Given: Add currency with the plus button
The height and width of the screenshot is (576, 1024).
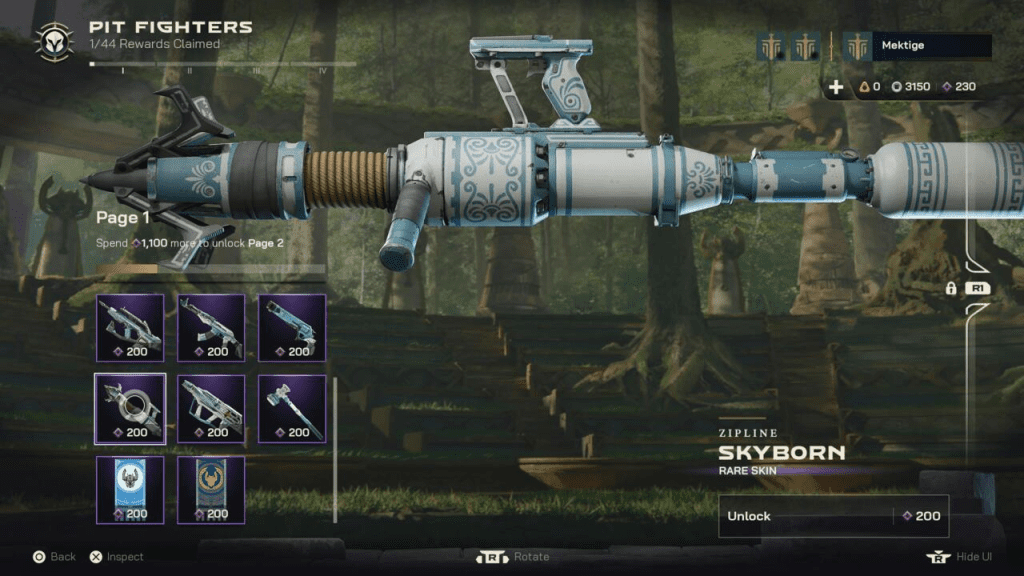Looking at the screenshot, I should [x=836, y=87].
